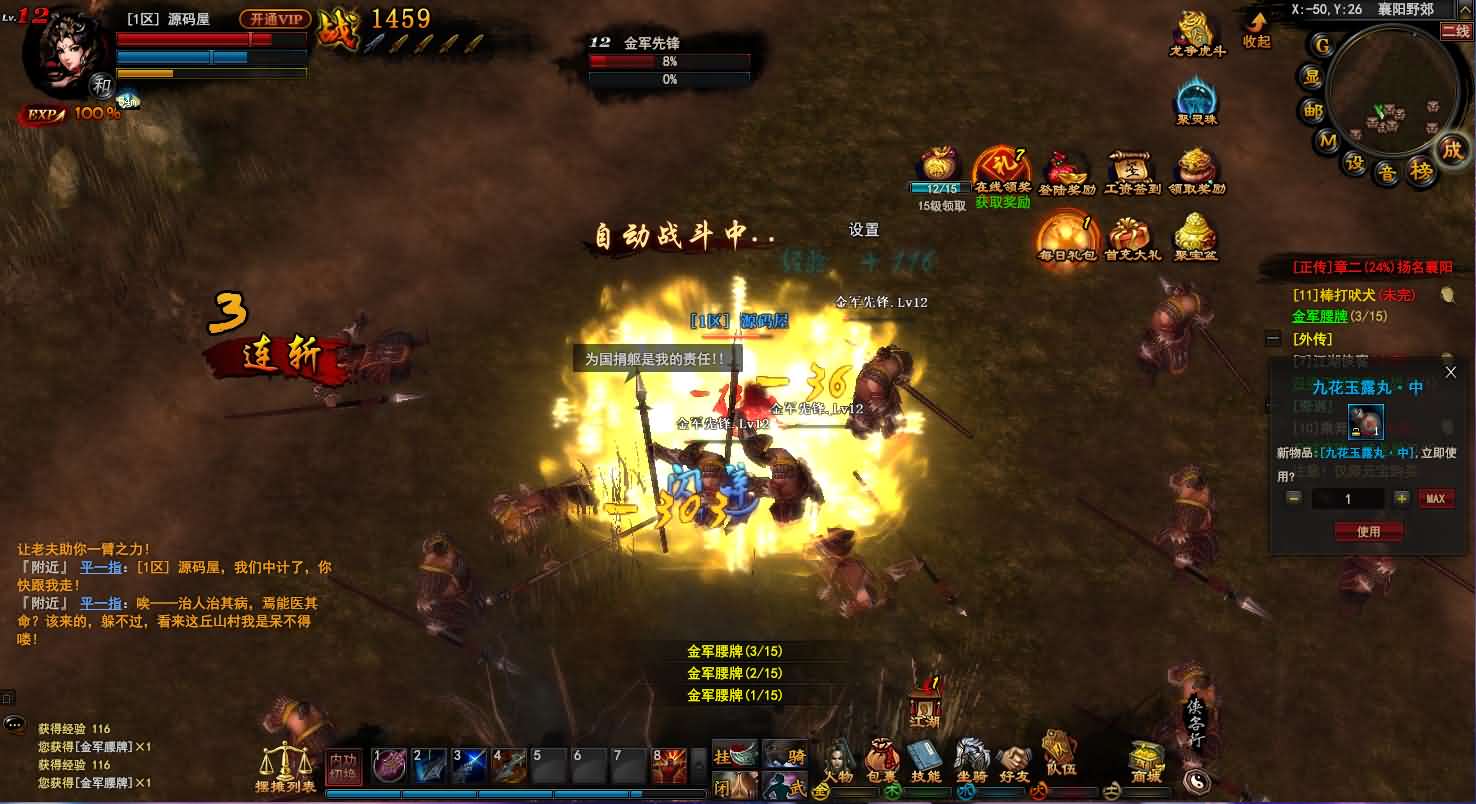Increase item quantity with plus button
Screen dimensions: 1476x804
click(1402, 499)
